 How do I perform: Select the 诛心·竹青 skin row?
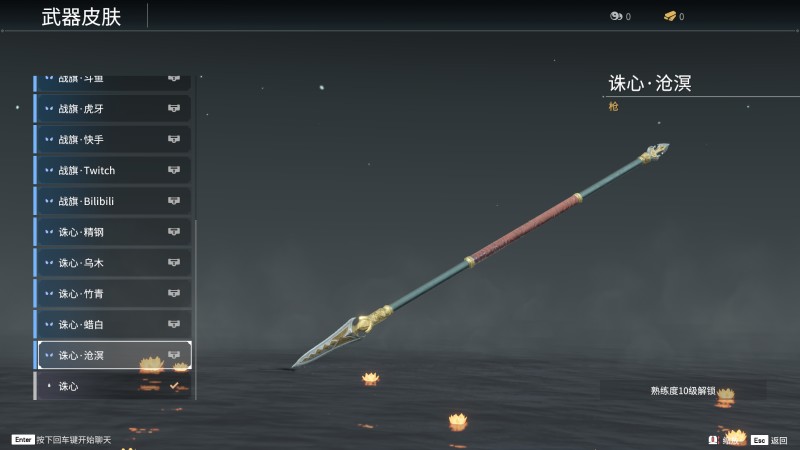pyautogui.click(x=113, y=294)
